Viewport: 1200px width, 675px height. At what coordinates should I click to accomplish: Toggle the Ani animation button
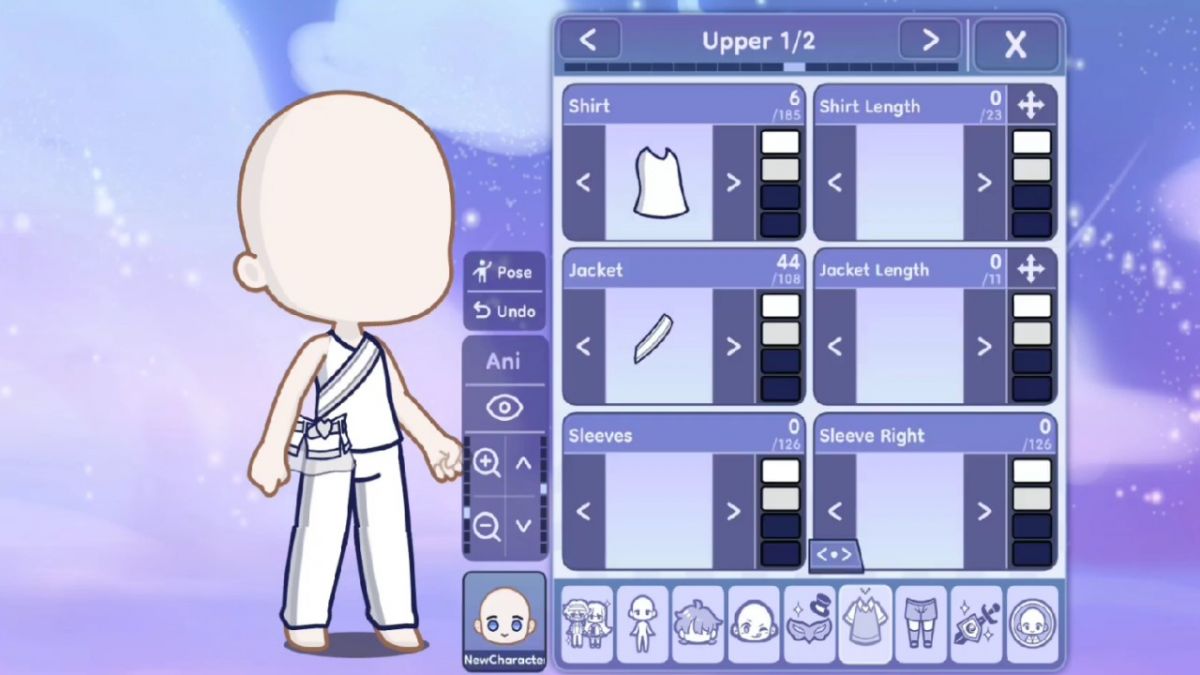point(504,361)
